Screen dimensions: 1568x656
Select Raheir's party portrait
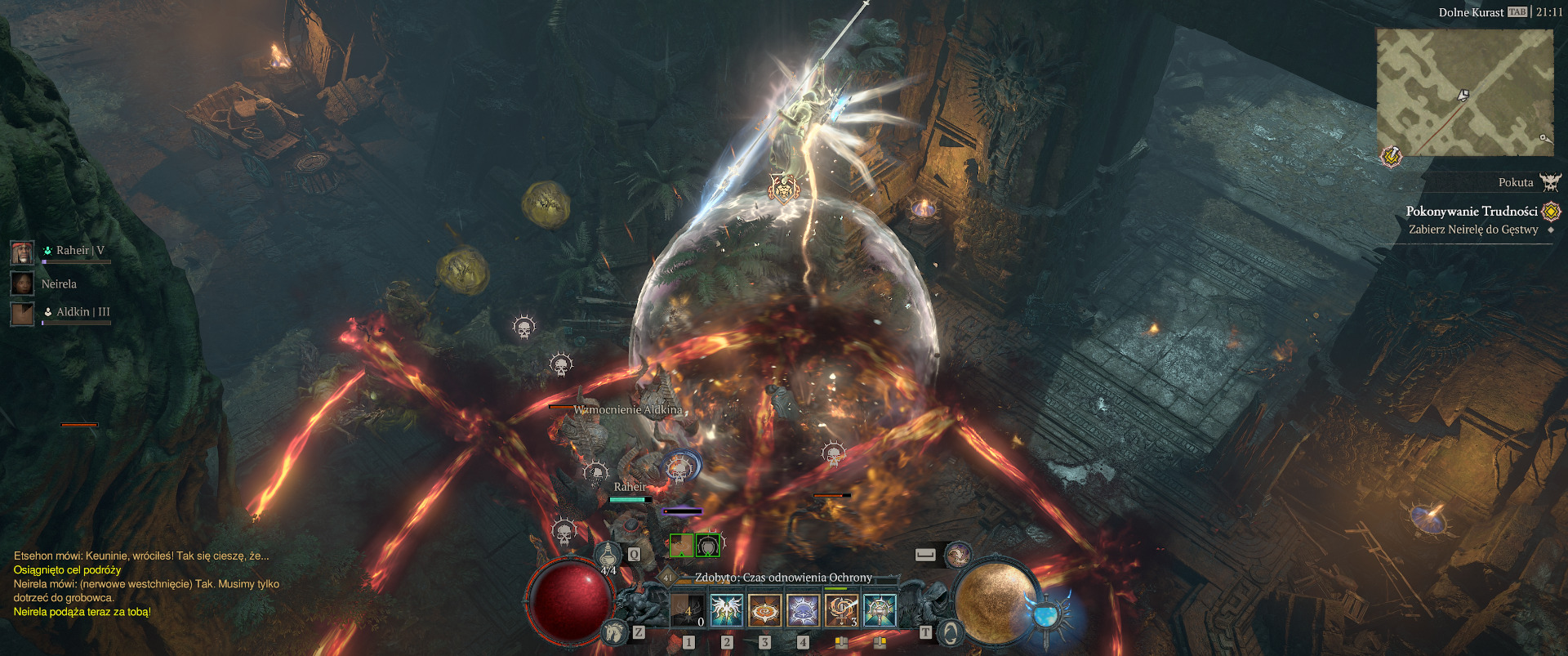point(22,252)
